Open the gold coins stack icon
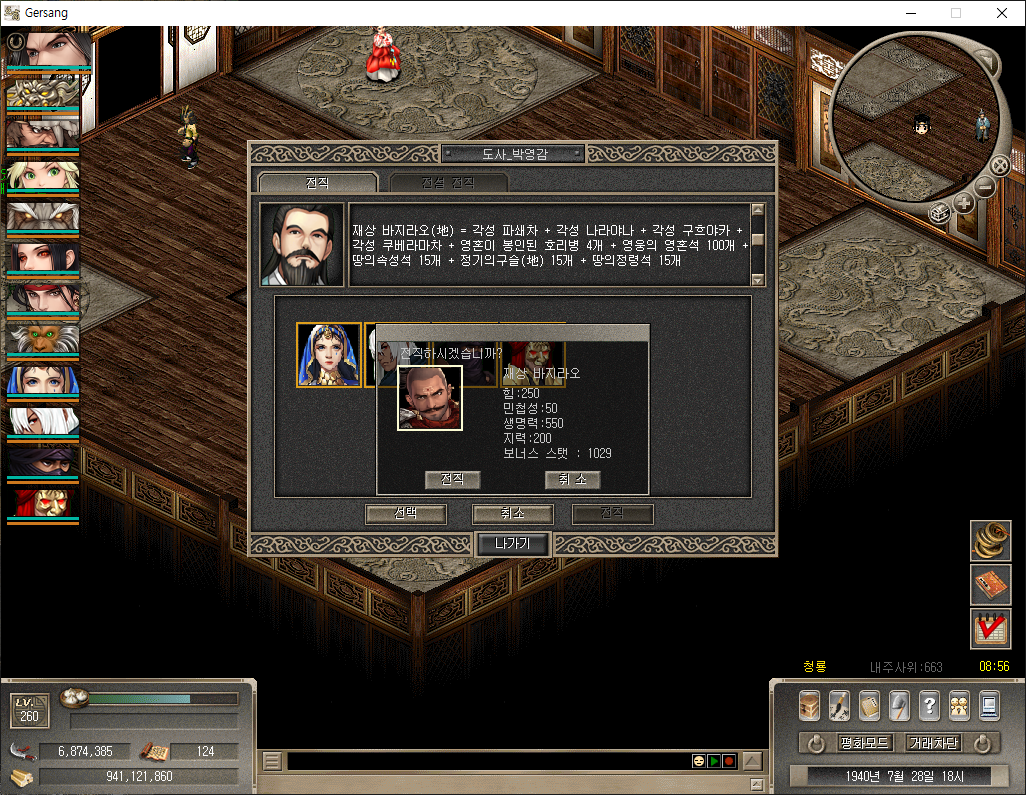The width and height of the screenshot is (1026, 795). click(990, 541)
